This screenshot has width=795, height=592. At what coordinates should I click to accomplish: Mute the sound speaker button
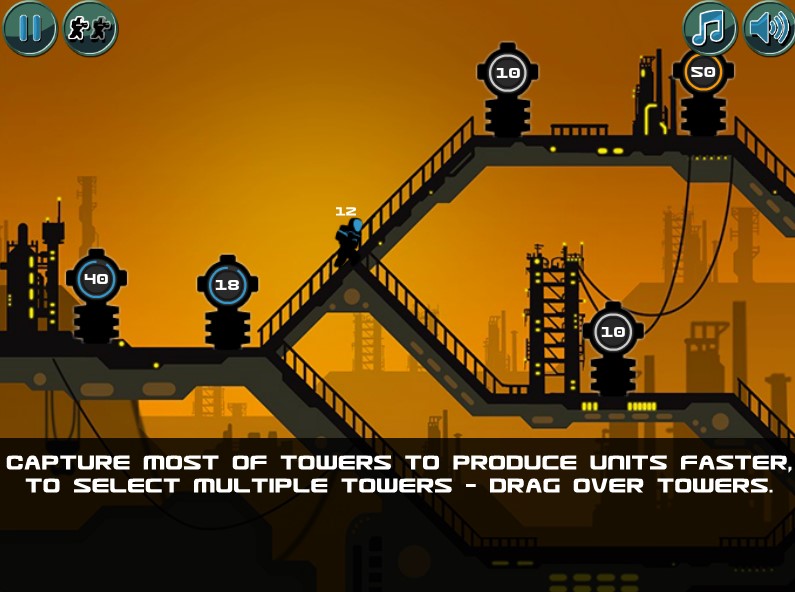click(769, 28)
